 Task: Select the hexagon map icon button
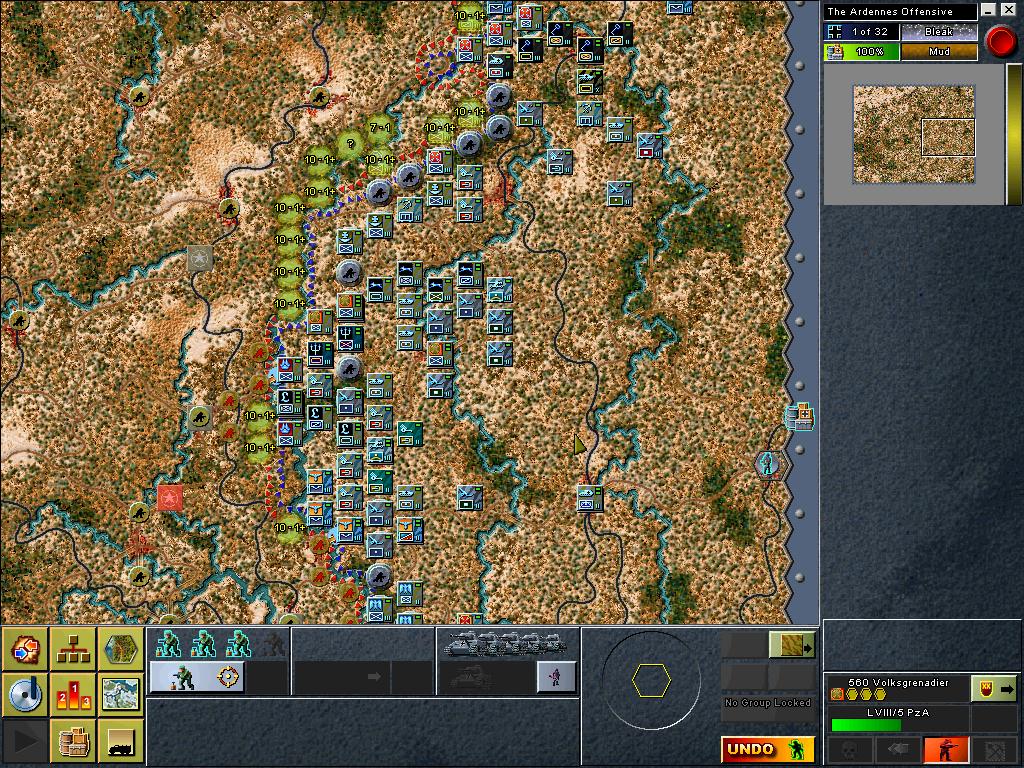point(120,649)
